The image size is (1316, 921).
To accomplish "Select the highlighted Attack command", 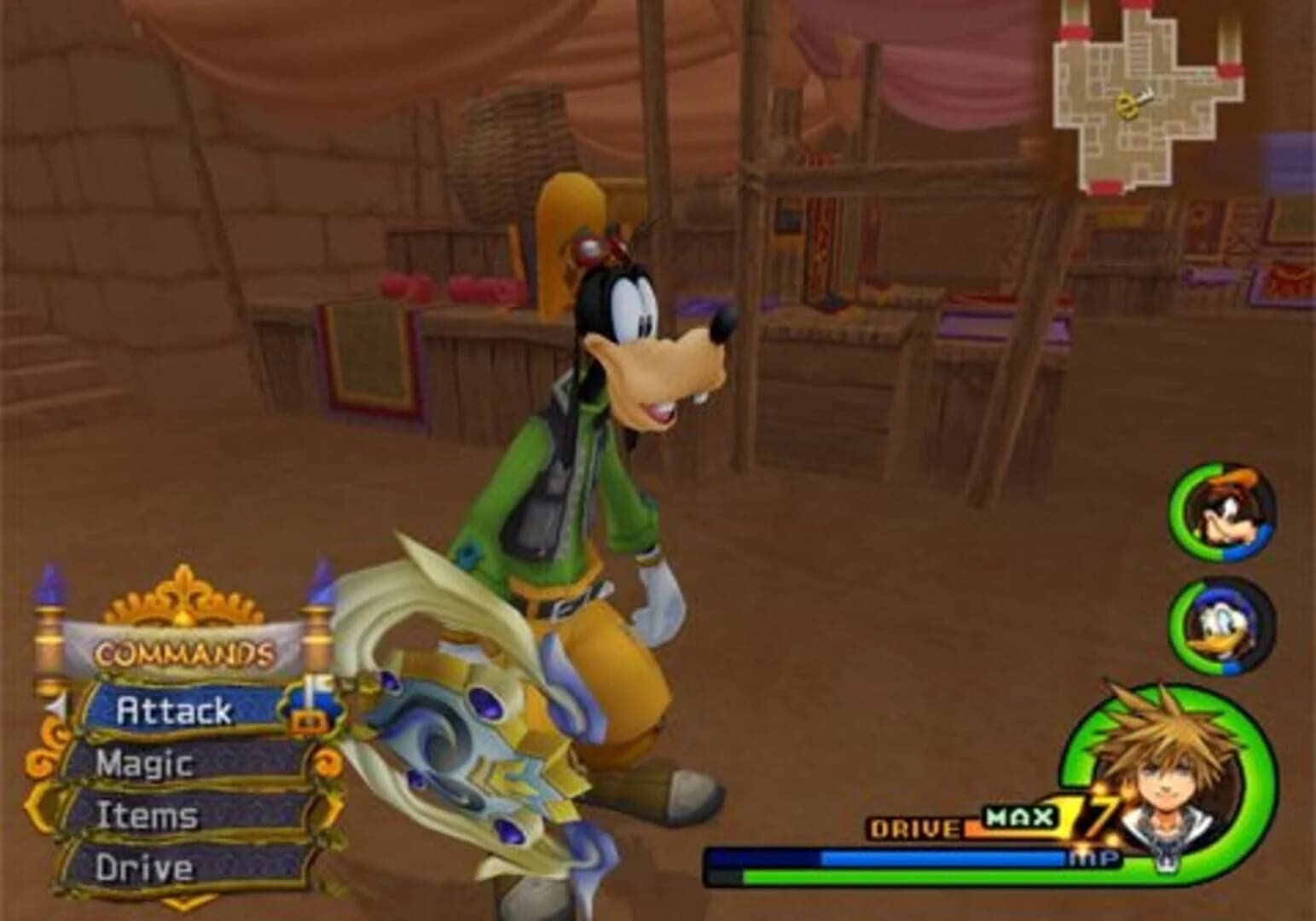I will point(173,710).
